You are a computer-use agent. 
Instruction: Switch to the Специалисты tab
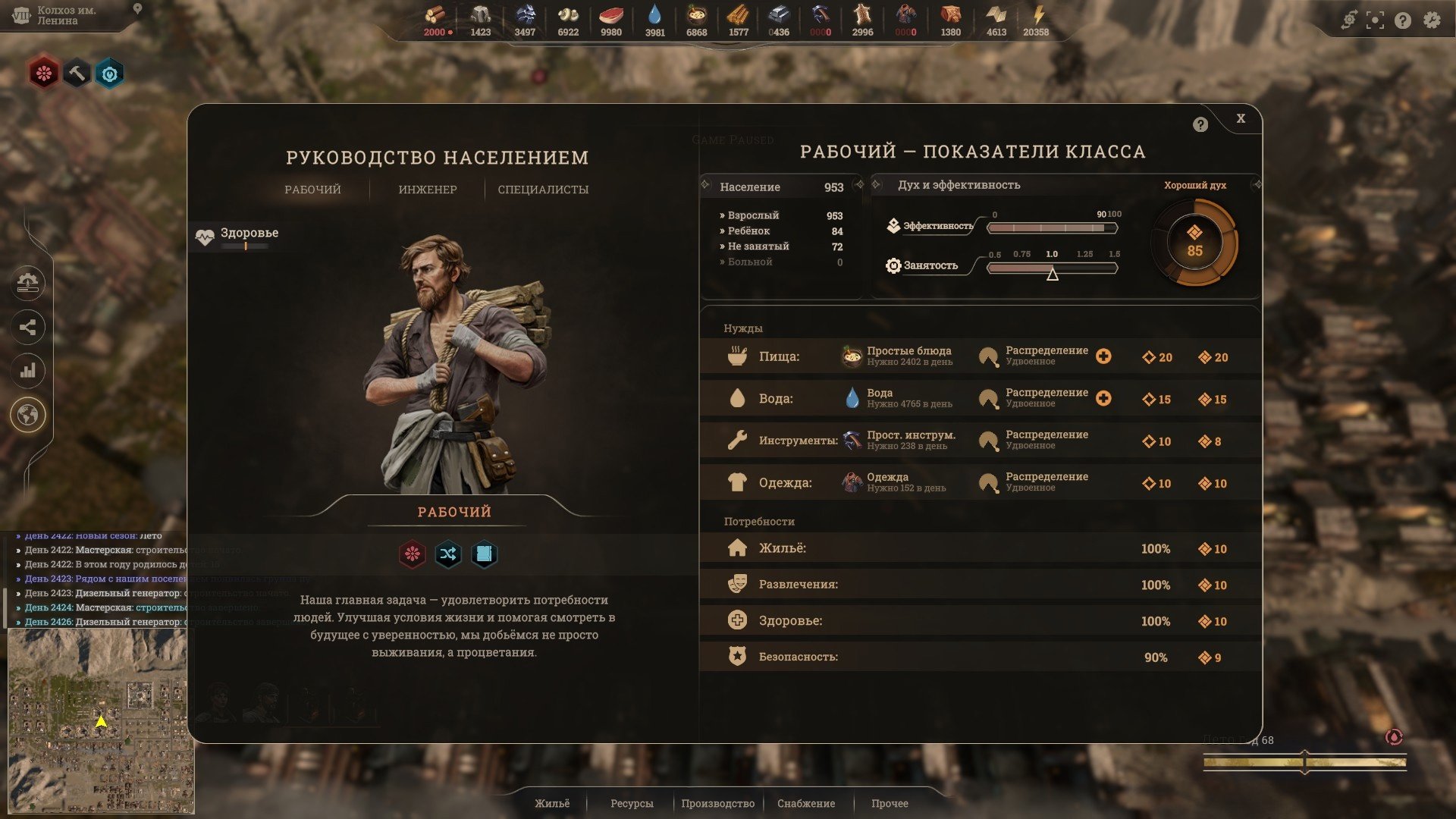[543, 190]
